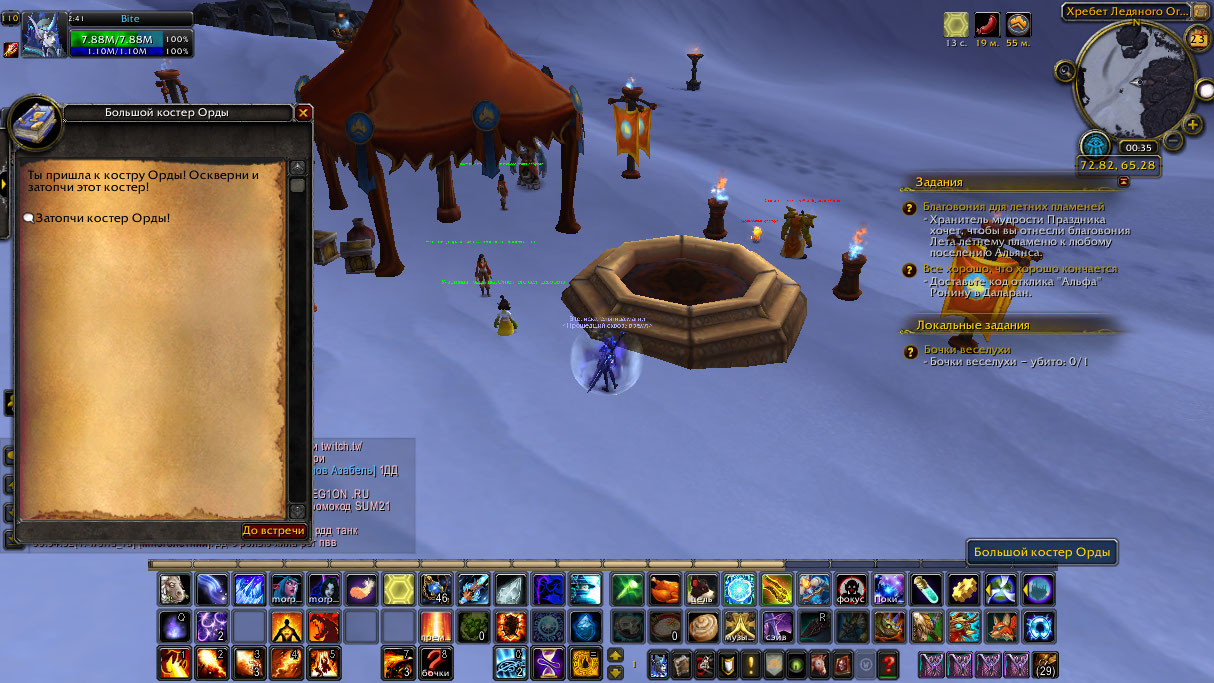
Task: Click the player portrait frame
Action: [45, 34]
